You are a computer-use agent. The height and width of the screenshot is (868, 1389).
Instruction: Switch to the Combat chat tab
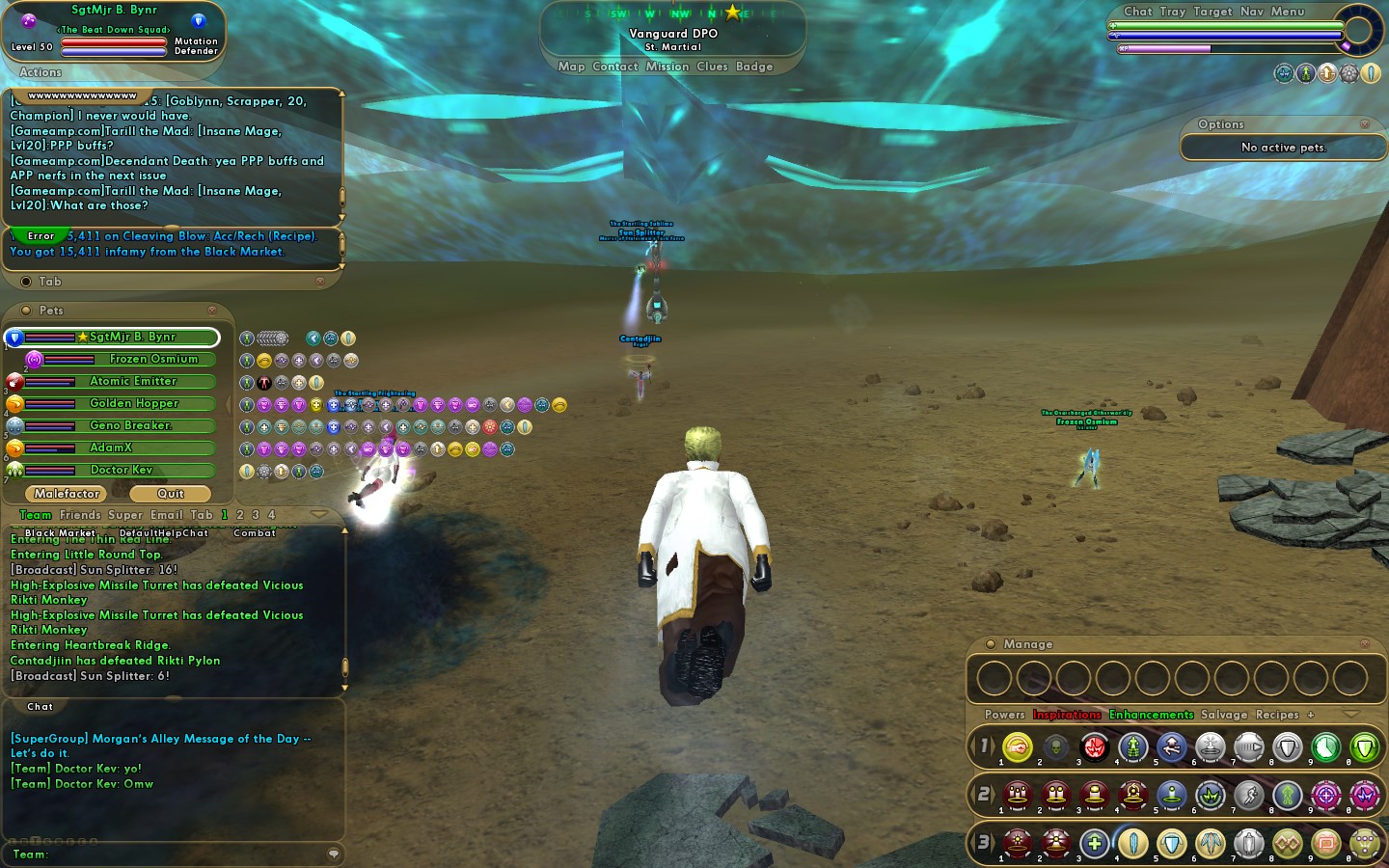coord(255,532)
